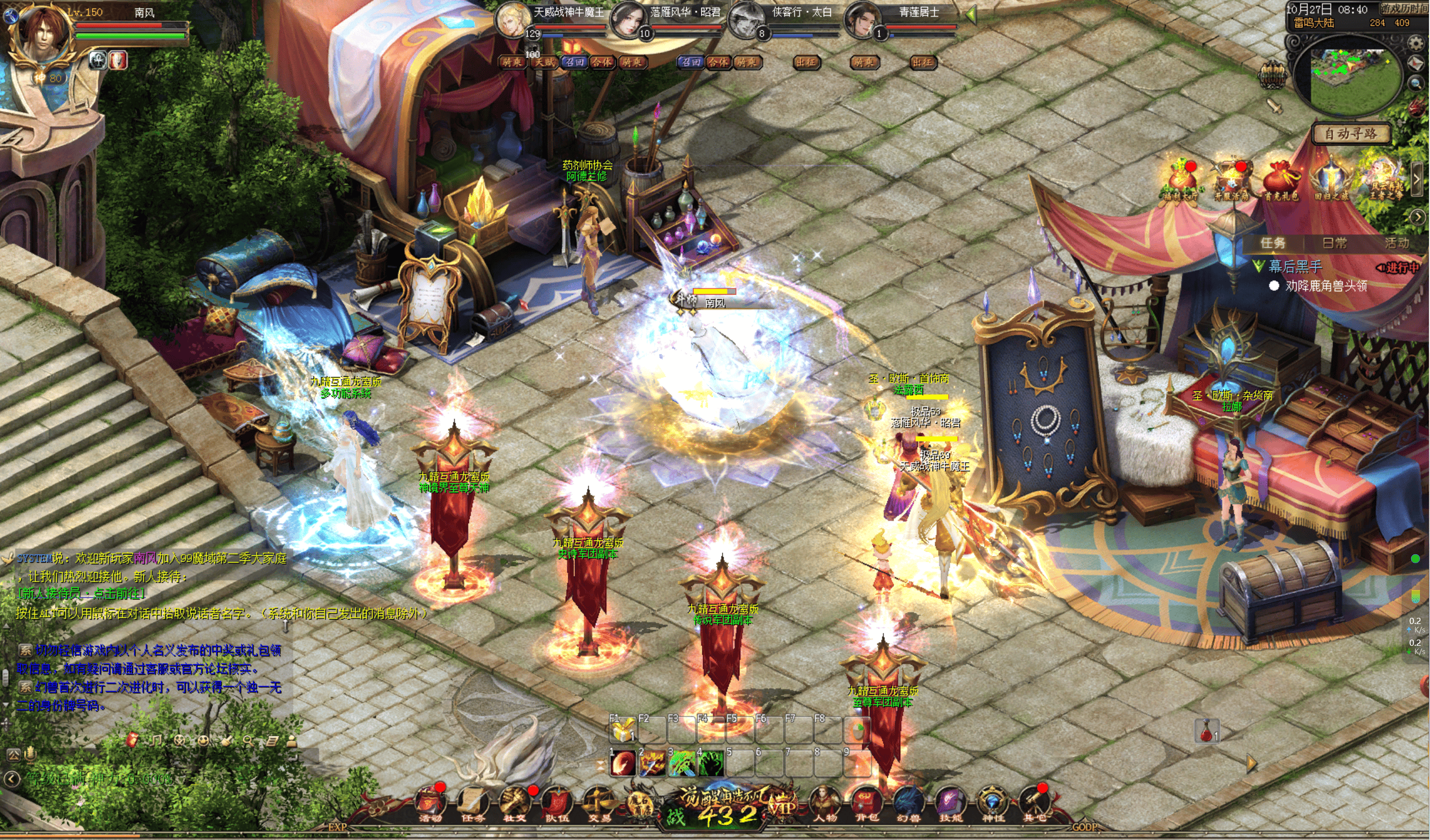This screenshot has height=840, width=1430.
Task: Open settings with the gear icon by minimap
Action: pos(1417,43)
